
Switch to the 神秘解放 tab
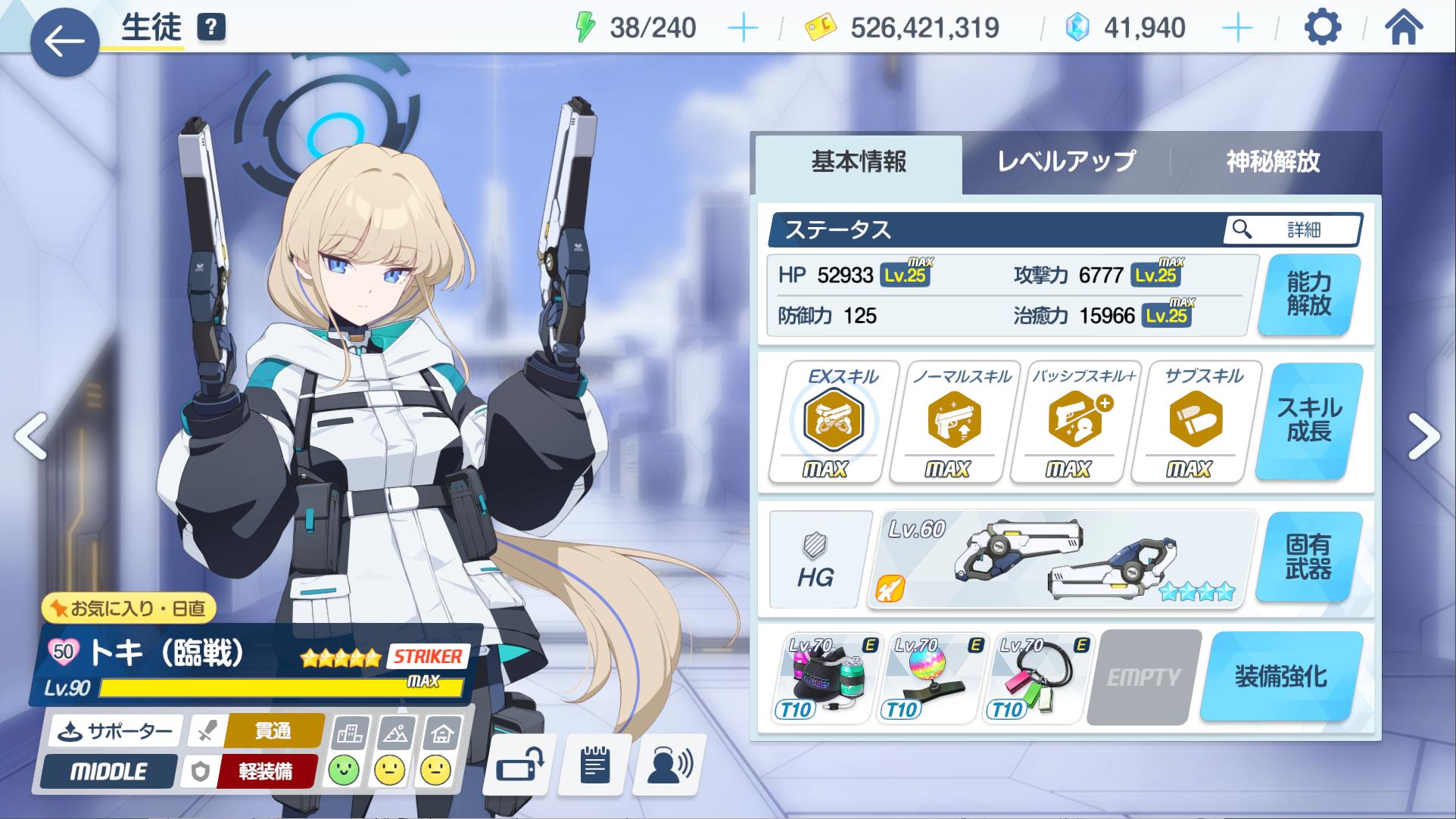tap(1273, 162)
